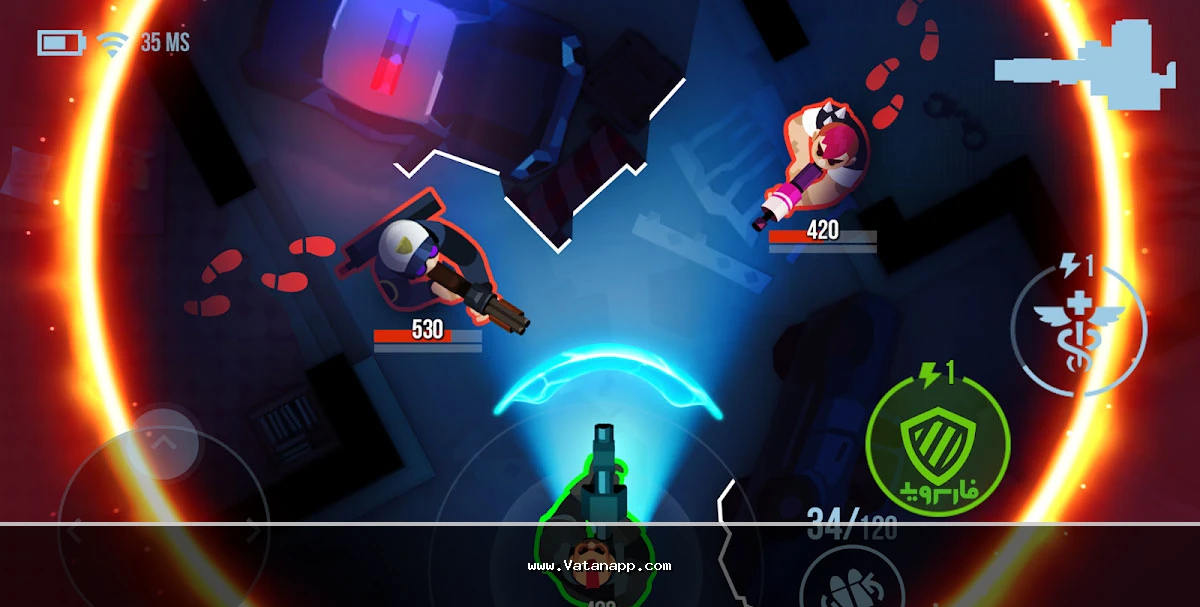Throw a grenade with the grenade button
Viewport: 1200px width, 607px height.
848,584
